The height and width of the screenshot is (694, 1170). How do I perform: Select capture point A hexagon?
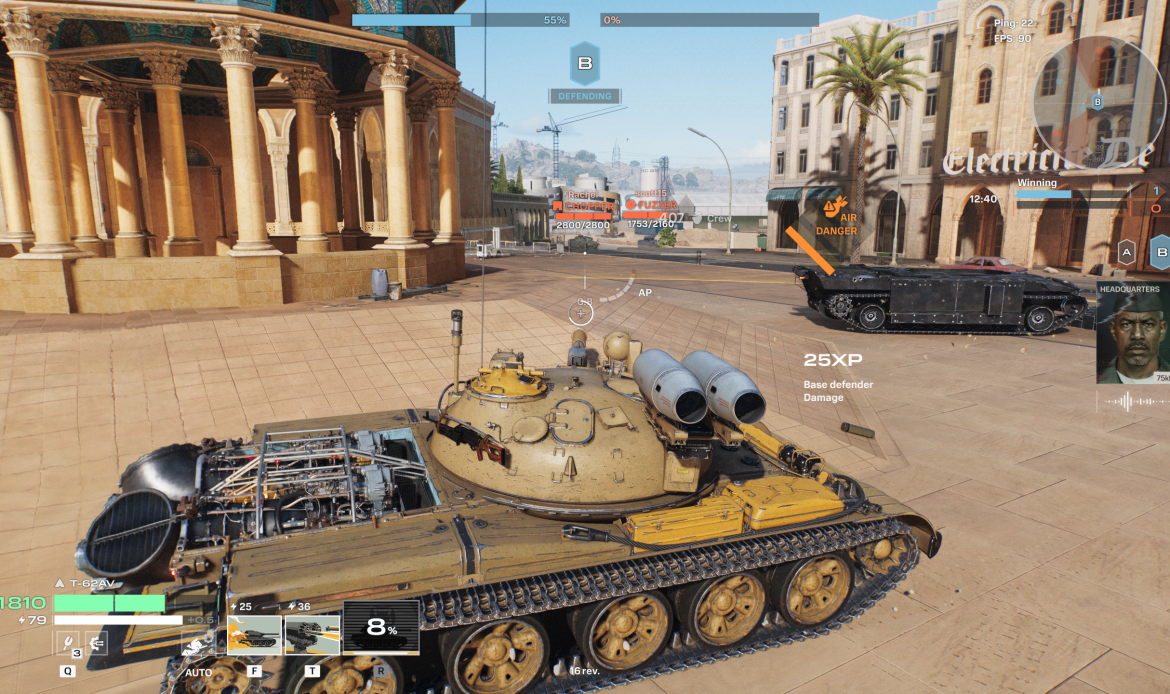point(1126,253)
